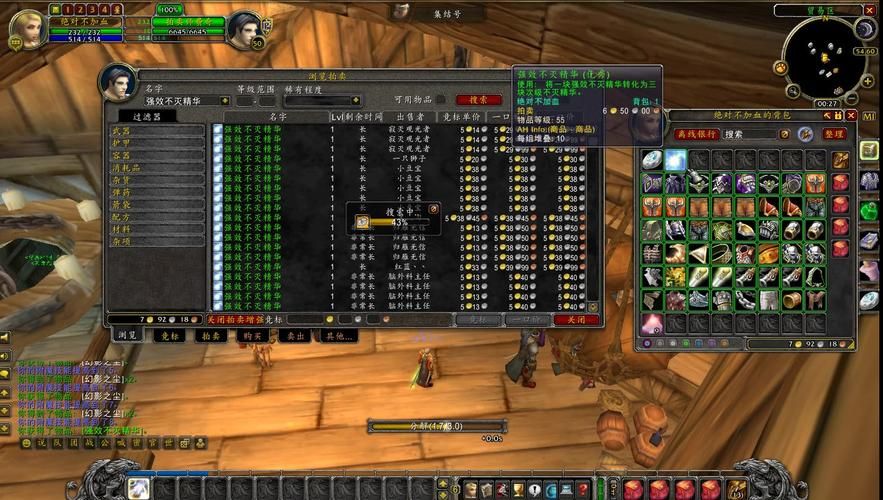Click the 离线银行 offline bank button
This screenshot has height=500, width=883.
click(696, 134)
